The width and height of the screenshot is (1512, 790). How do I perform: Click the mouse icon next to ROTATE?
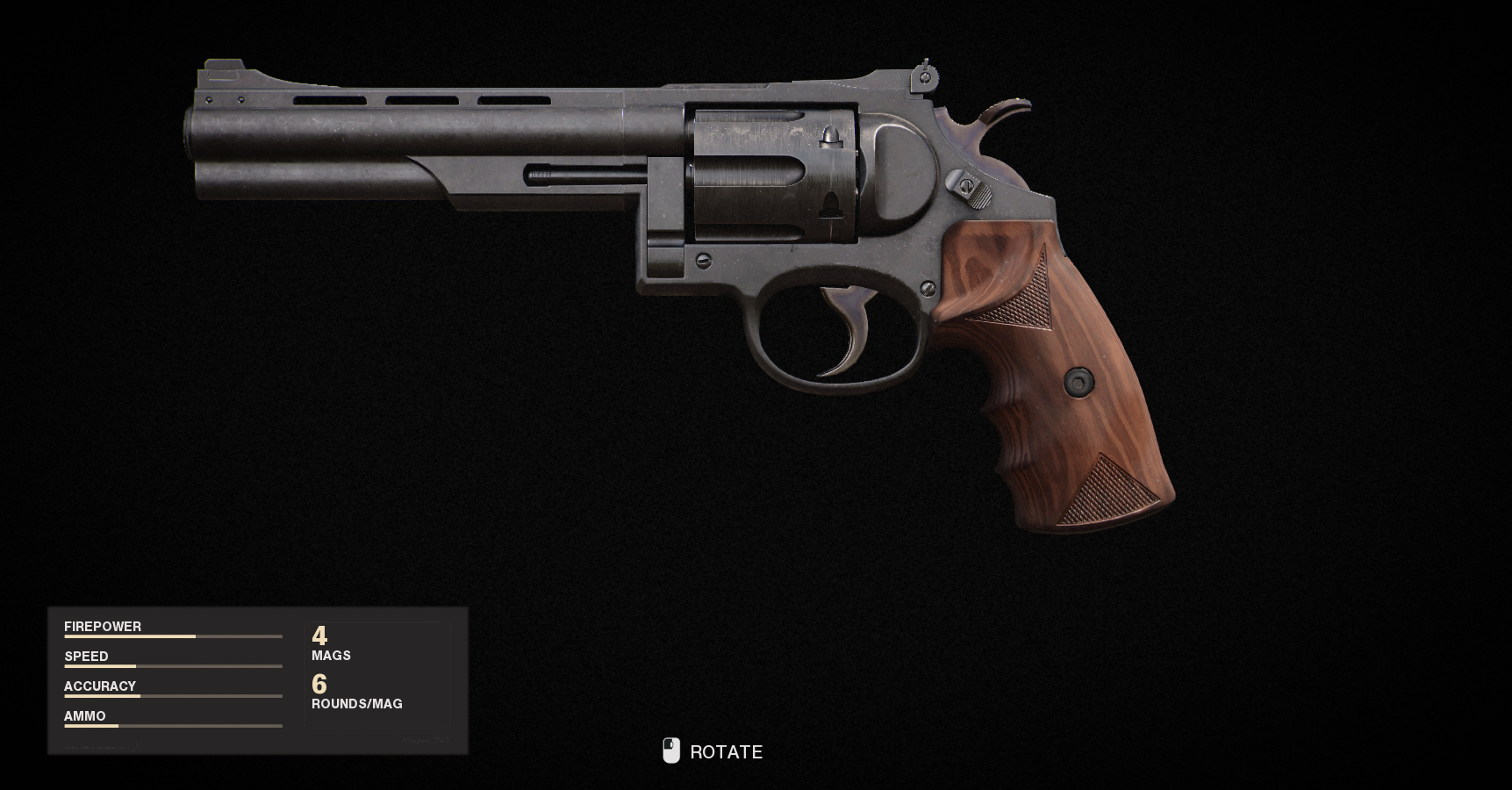(672, 750)
